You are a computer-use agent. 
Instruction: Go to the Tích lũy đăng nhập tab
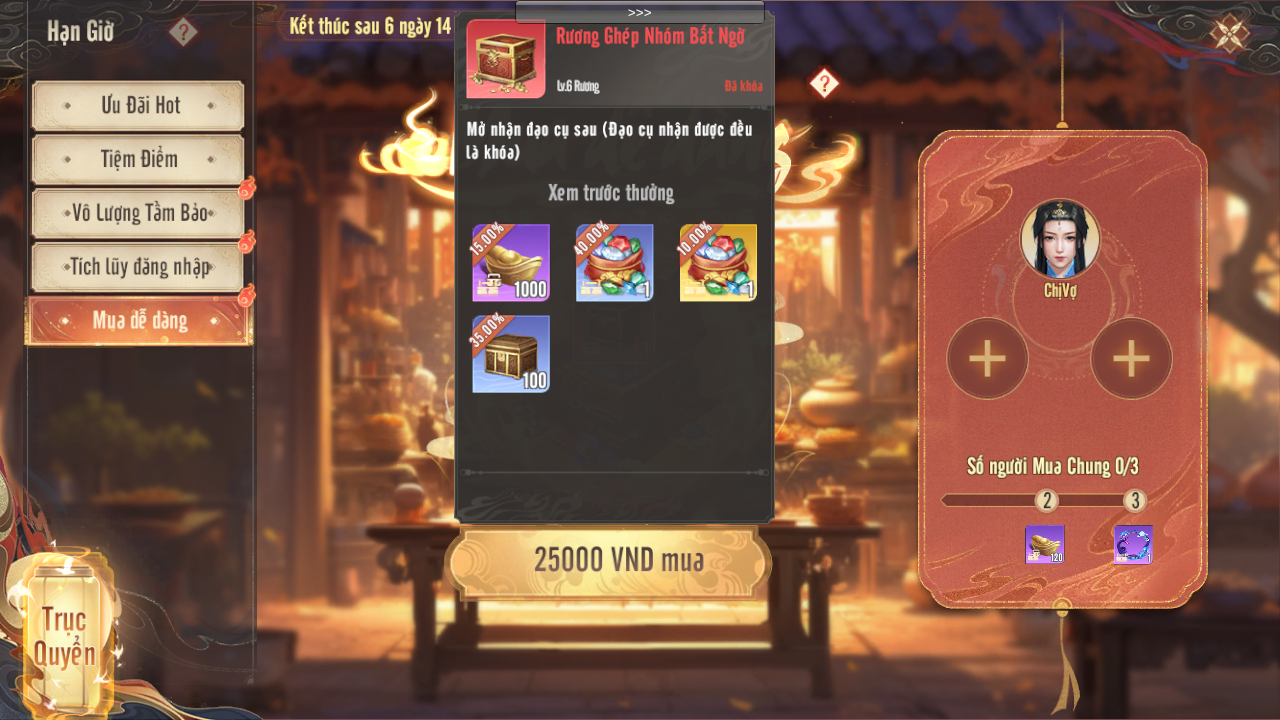[x=138, y=267]
